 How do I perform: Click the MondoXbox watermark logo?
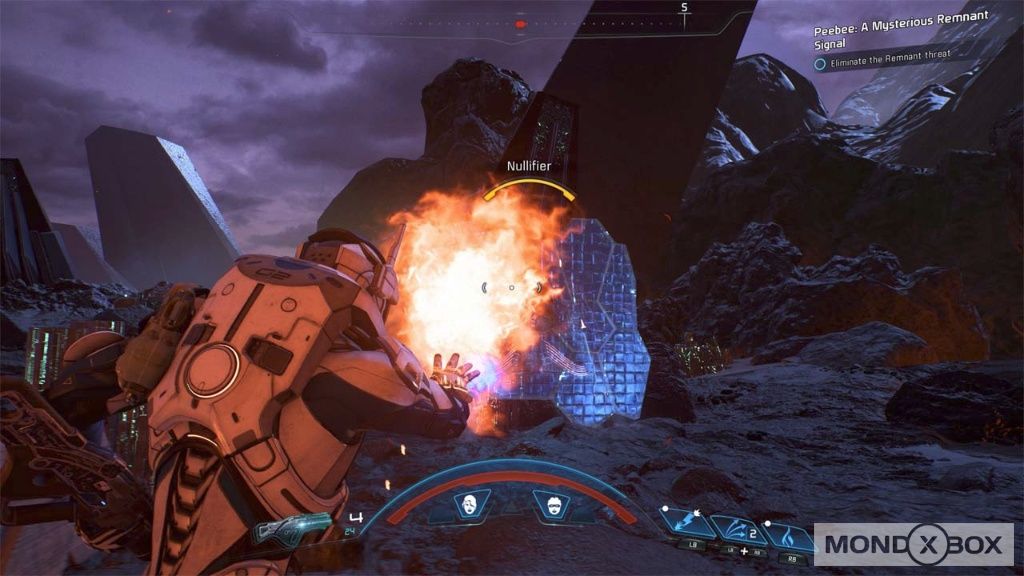(x=913, y=544)
